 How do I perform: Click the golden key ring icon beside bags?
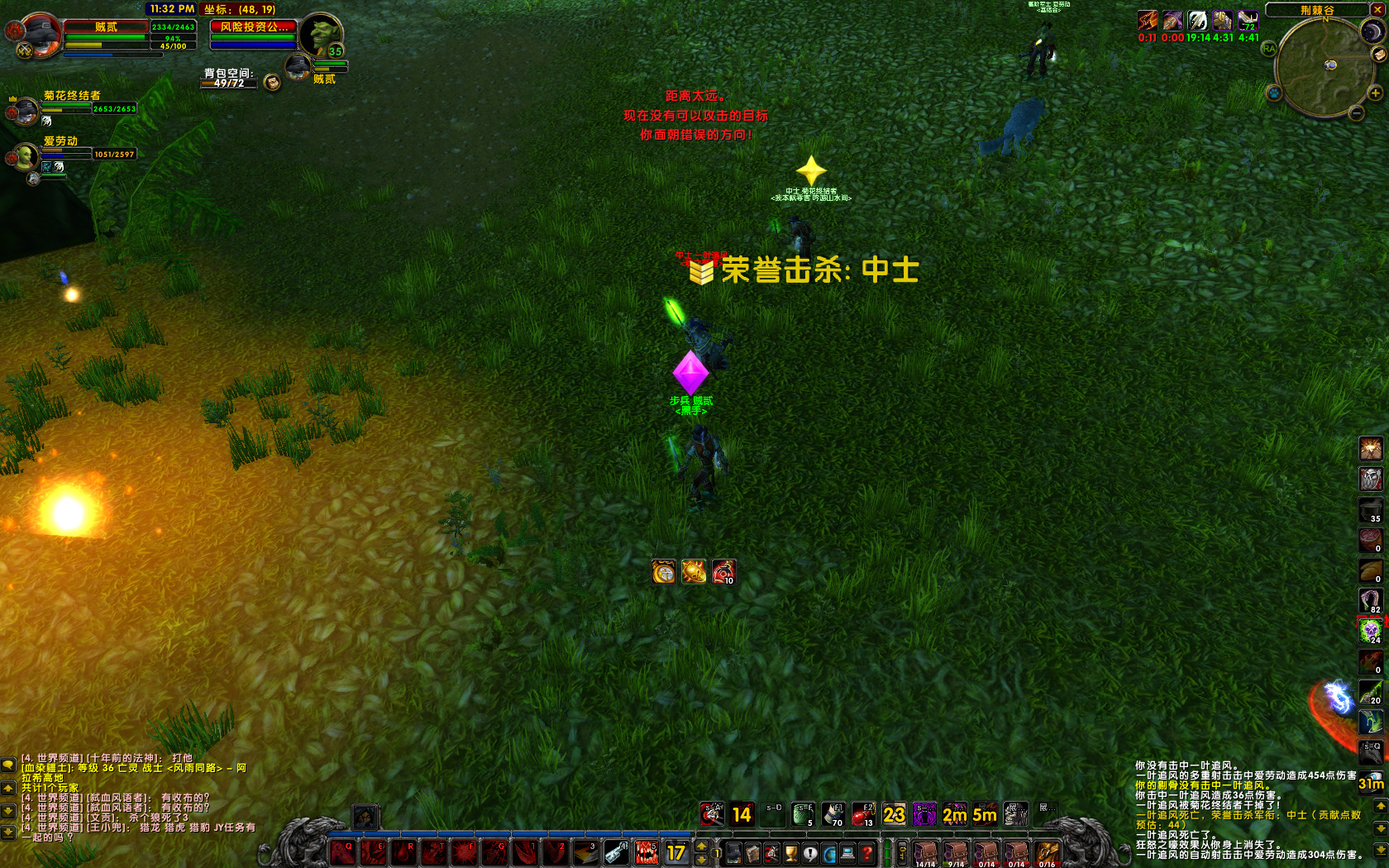902,851
